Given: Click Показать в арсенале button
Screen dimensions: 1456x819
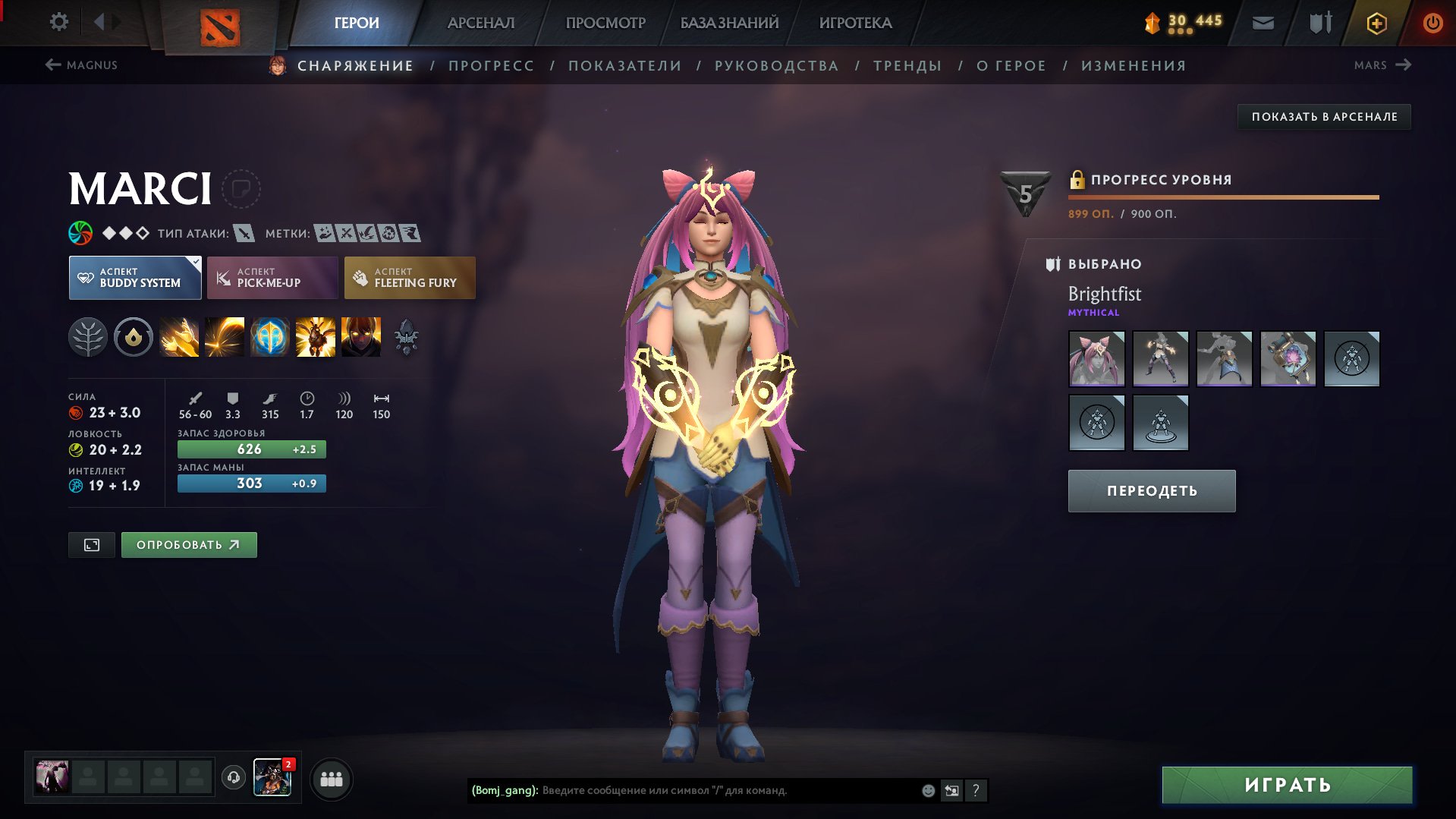Looking at the screenshot, I should 1324,117.
